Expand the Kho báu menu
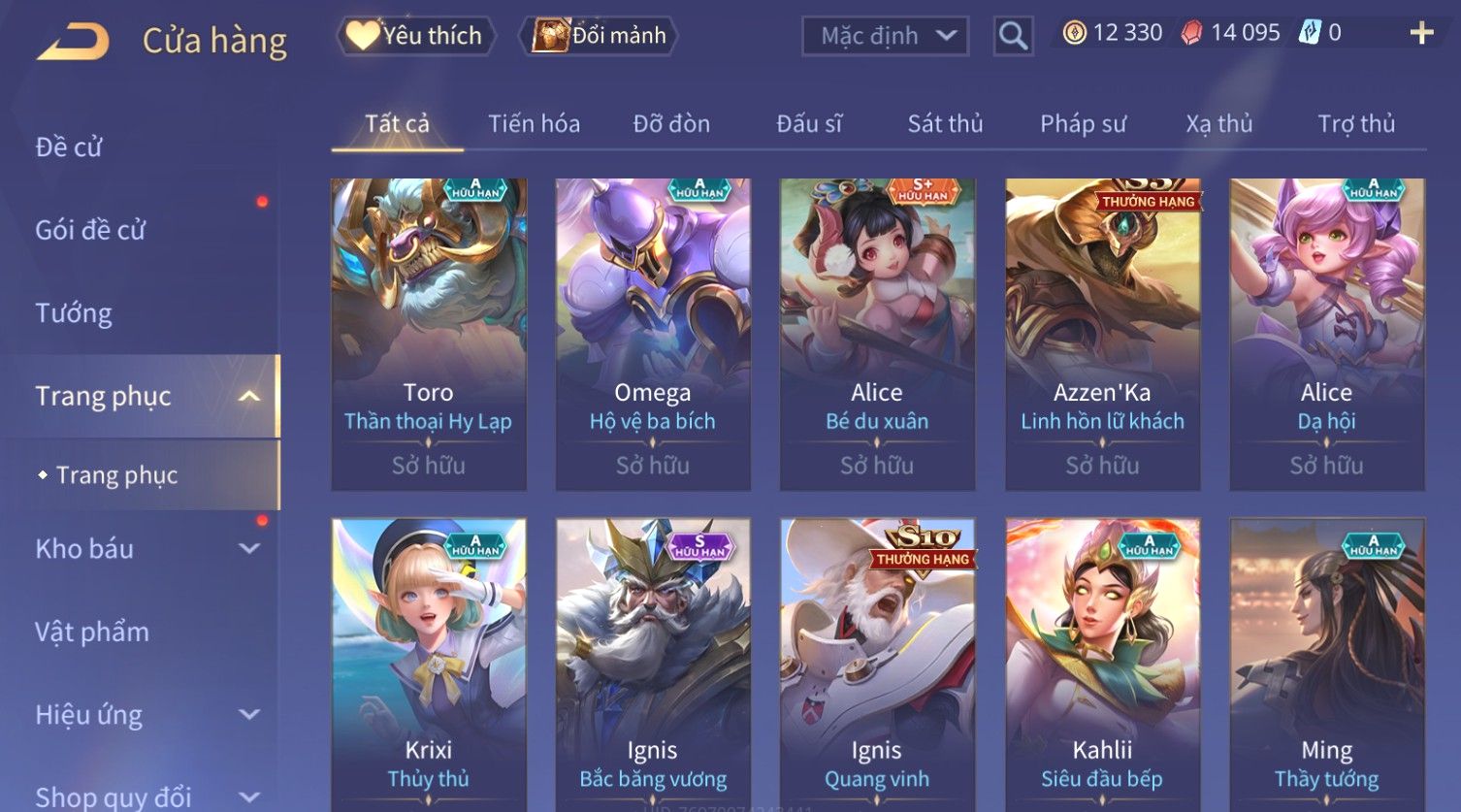The height and width of the screenshot is (812, 1461). [146, 548]
